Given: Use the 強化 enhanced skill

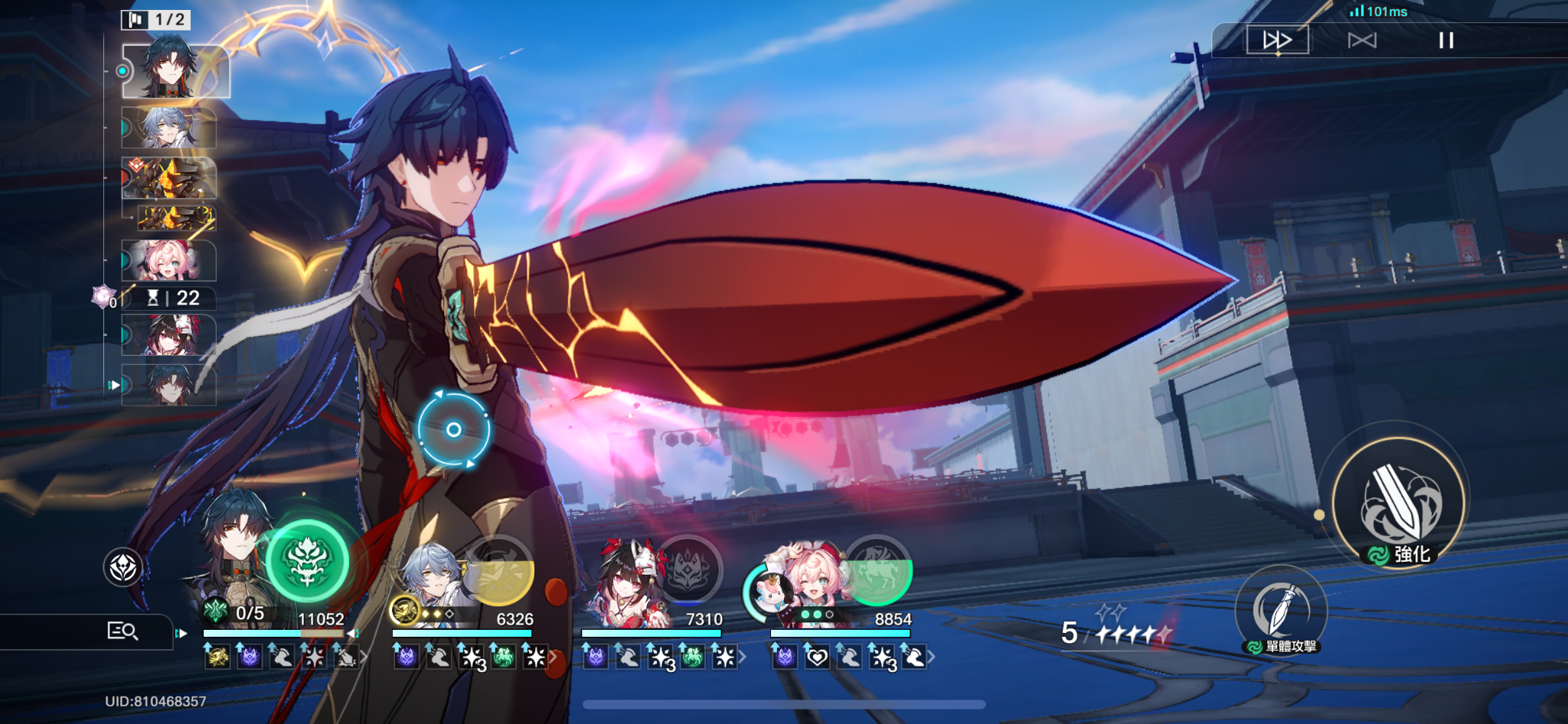Looking at the screenshot, I should point(1400,503).
